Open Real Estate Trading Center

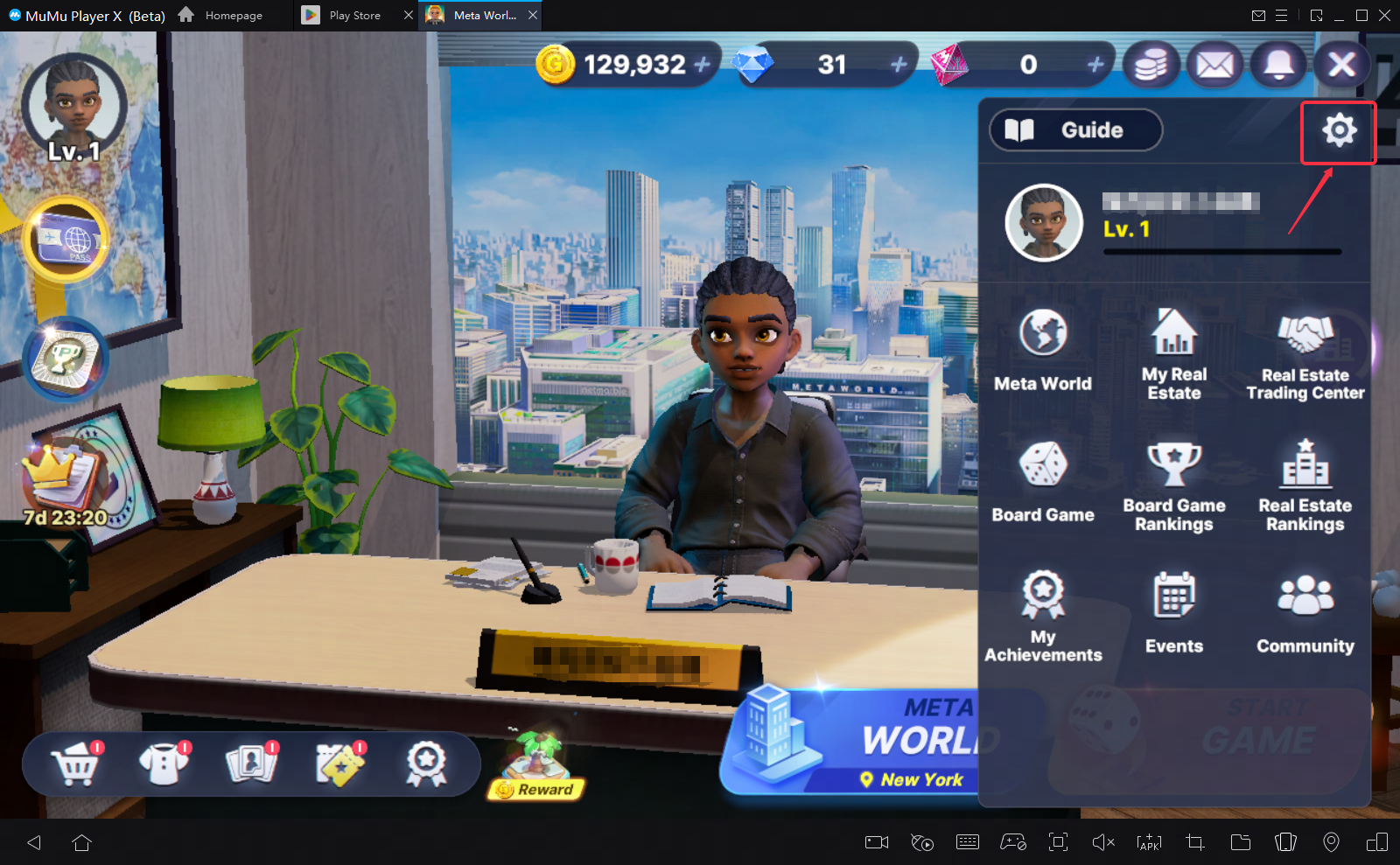click(x=1305, y=357)
